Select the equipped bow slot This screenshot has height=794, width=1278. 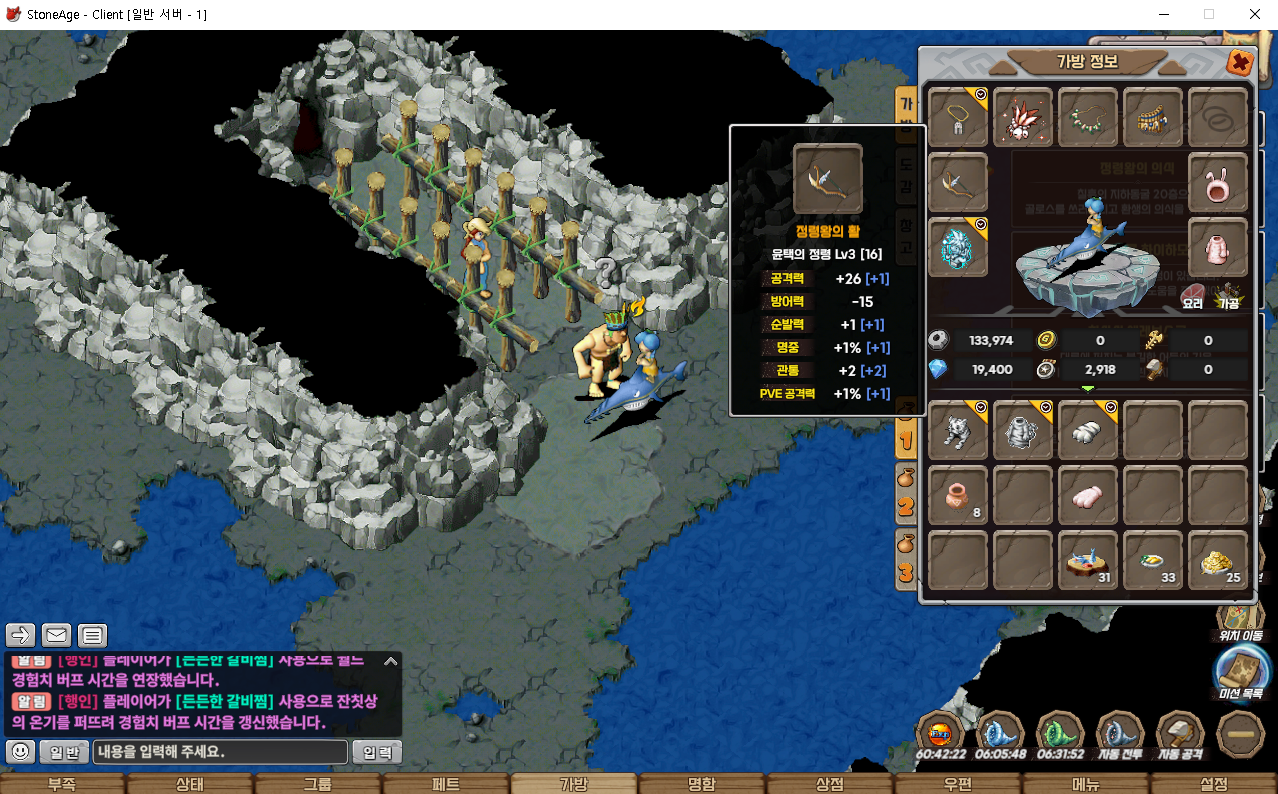[958, 182]
